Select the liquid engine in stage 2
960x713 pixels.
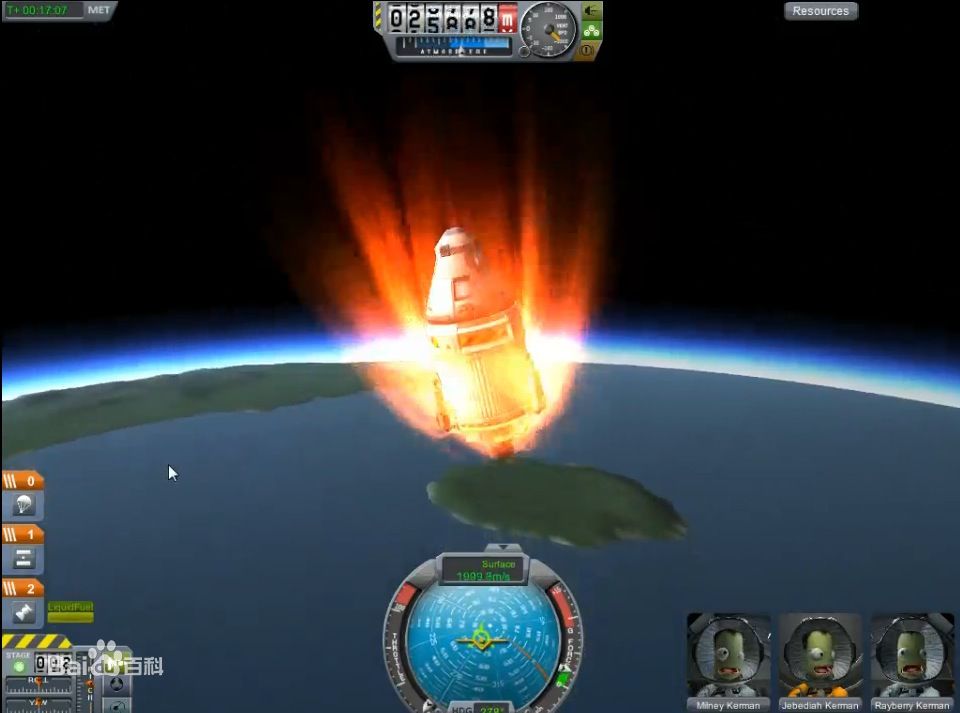pyautogui.click(x=24, y=612)
